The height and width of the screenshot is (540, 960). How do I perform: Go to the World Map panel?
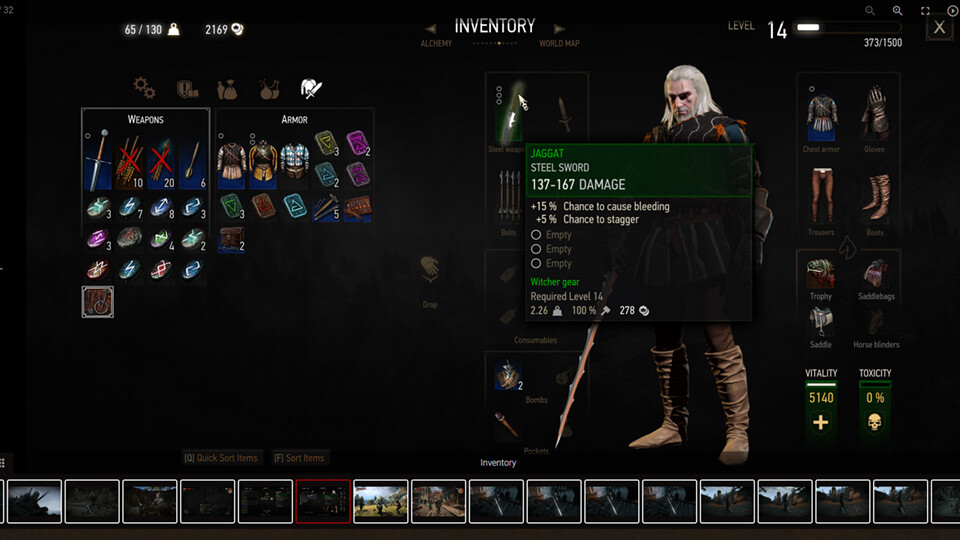558,43
